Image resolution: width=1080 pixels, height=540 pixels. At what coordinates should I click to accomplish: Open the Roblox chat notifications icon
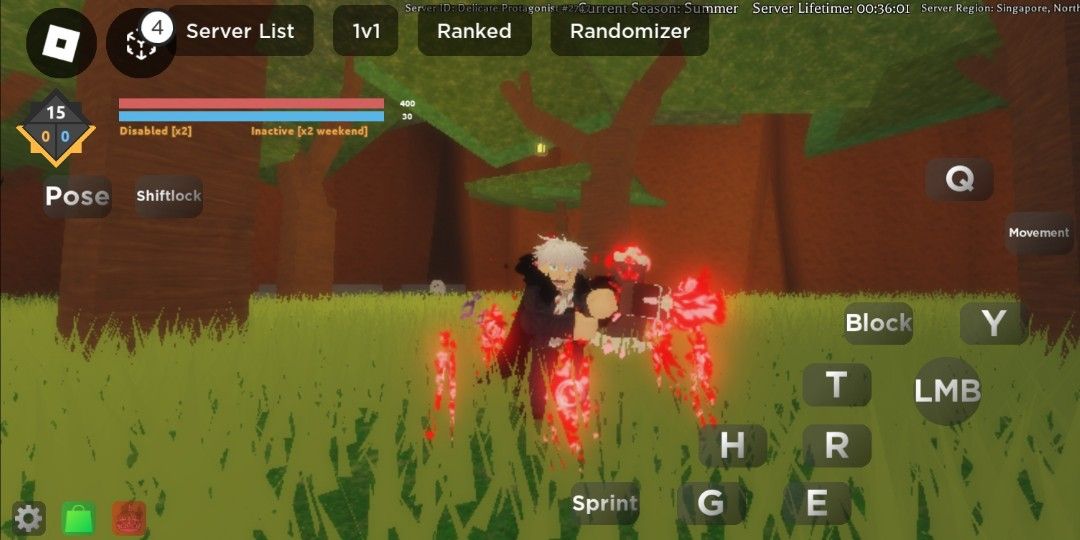point(140,43)
